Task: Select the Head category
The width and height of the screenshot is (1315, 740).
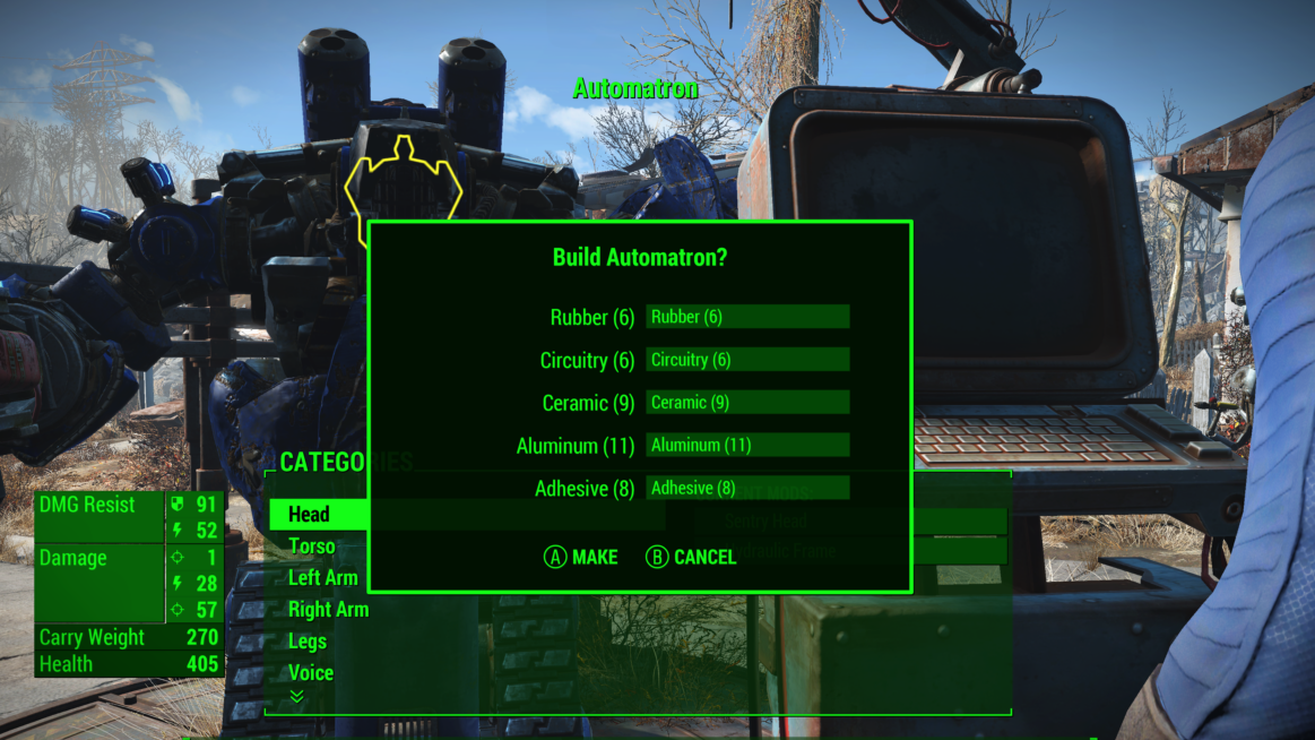Action: coord(309,514)
